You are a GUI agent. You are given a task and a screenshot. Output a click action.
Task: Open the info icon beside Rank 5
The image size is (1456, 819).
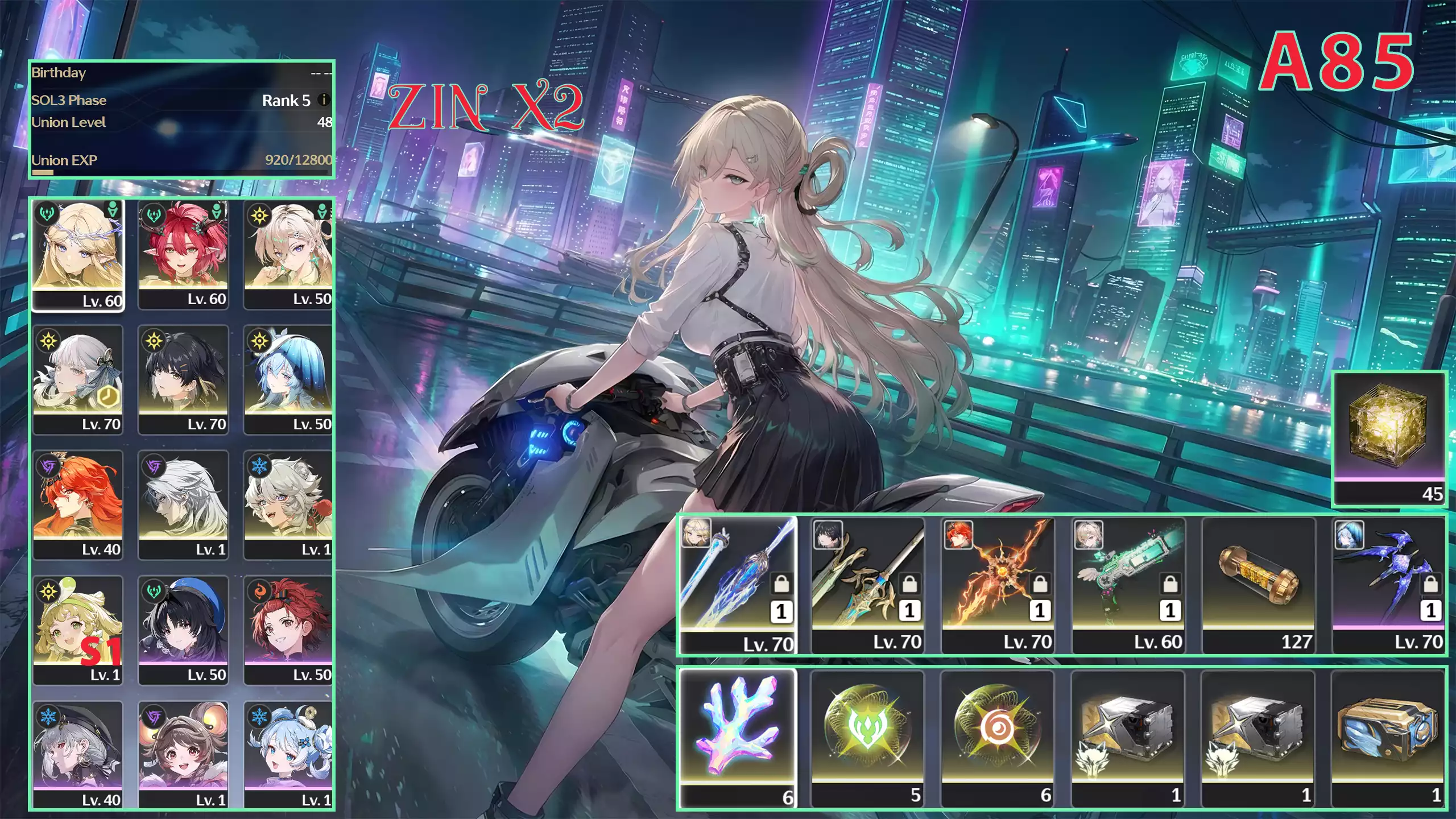324,100
